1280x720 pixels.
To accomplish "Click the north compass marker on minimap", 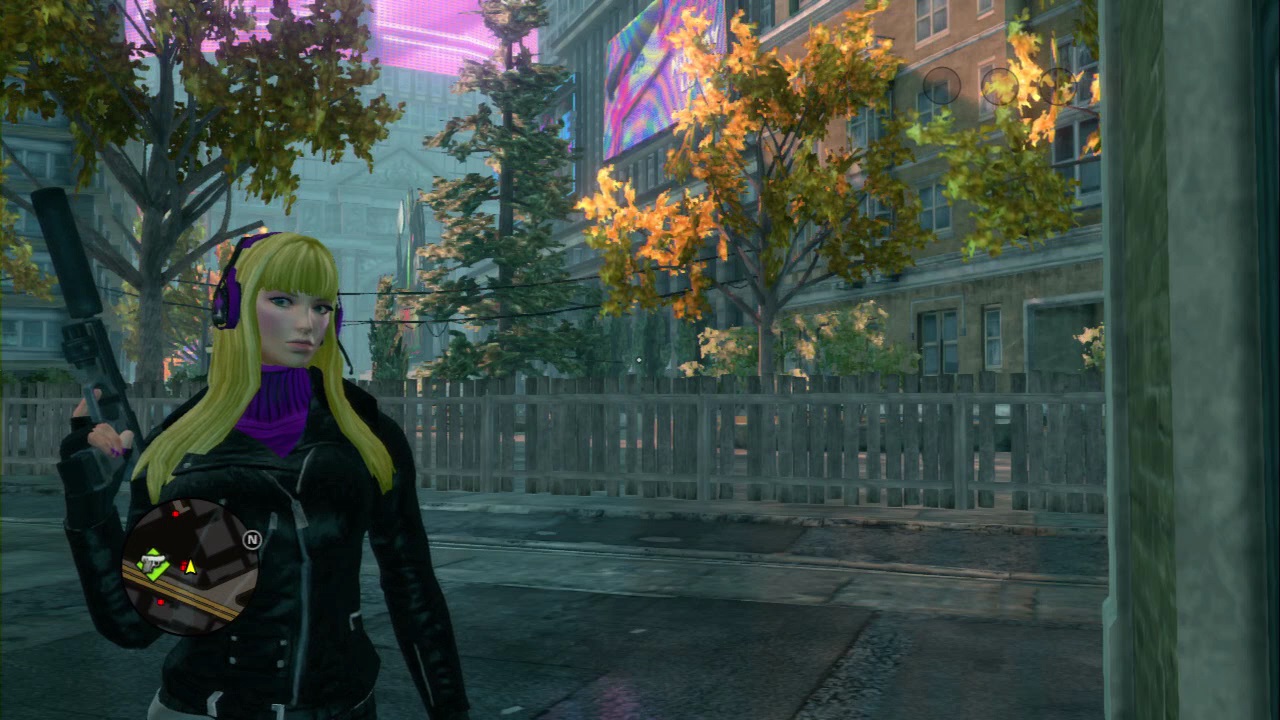I will point(252,540).
